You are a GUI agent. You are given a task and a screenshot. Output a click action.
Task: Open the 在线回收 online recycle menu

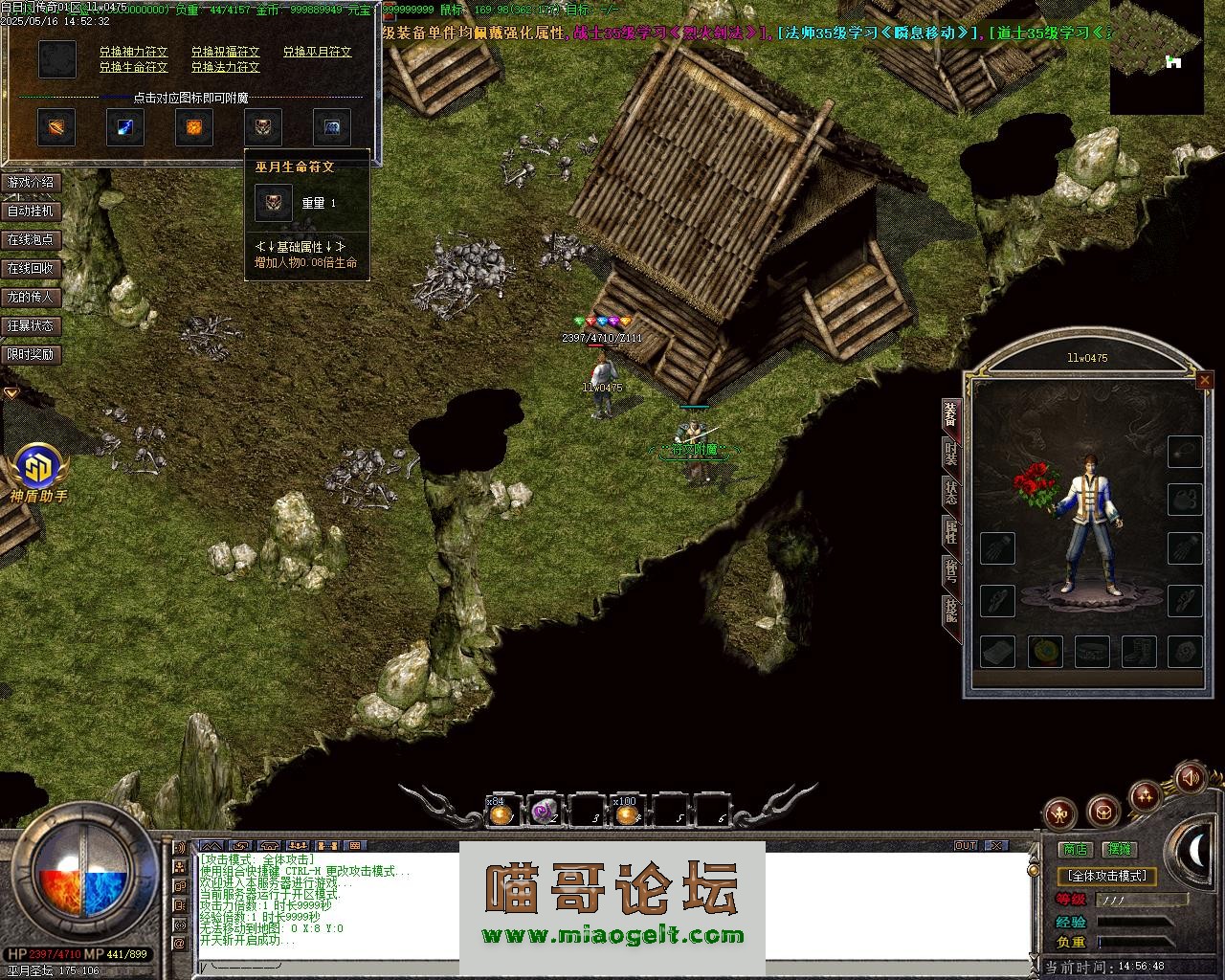pyautogui.click(x=32, y=268)
